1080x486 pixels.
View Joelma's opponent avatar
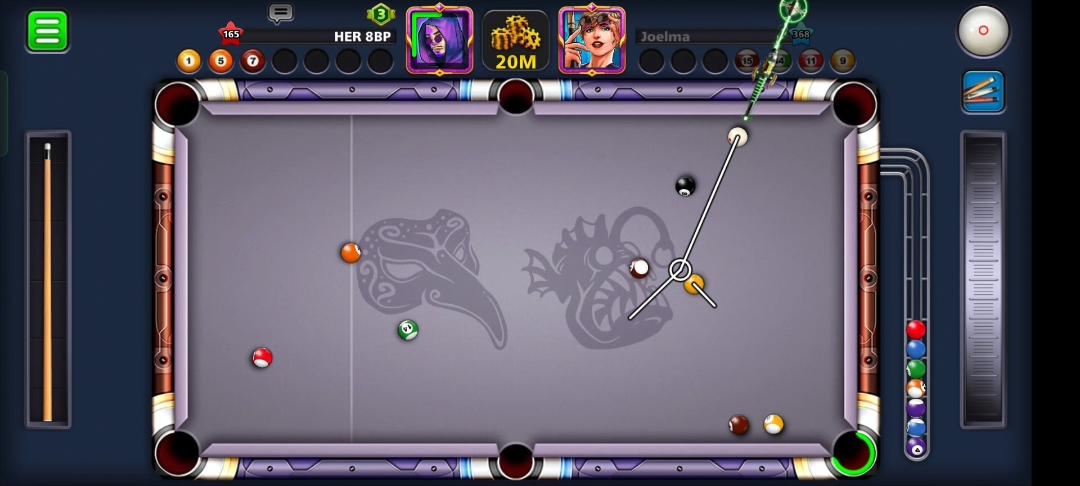pos(592,40)
